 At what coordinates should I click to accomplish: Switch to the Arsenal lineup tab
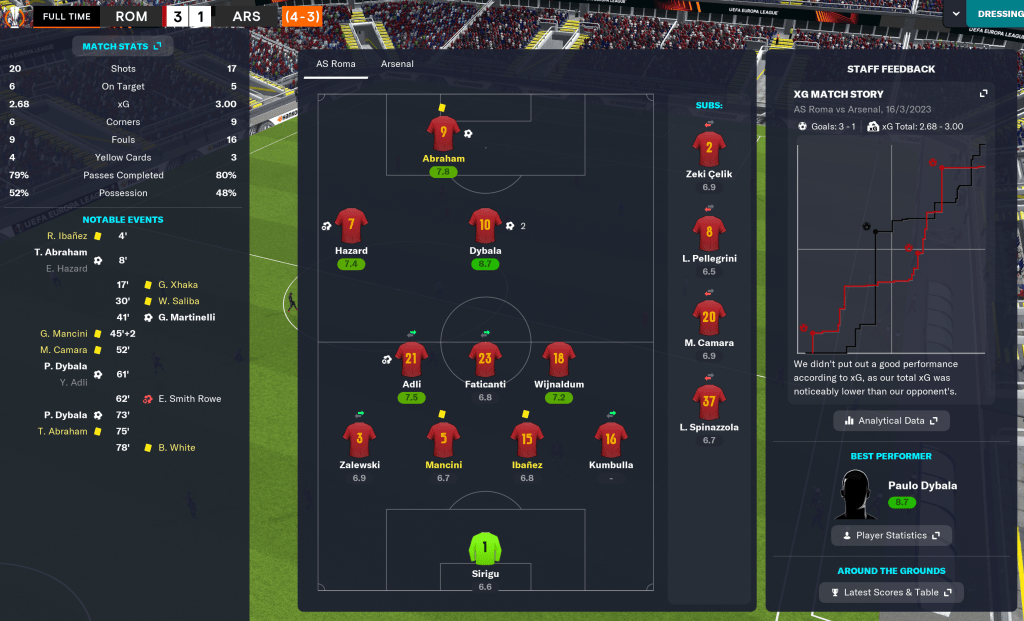tap(397, 64)
